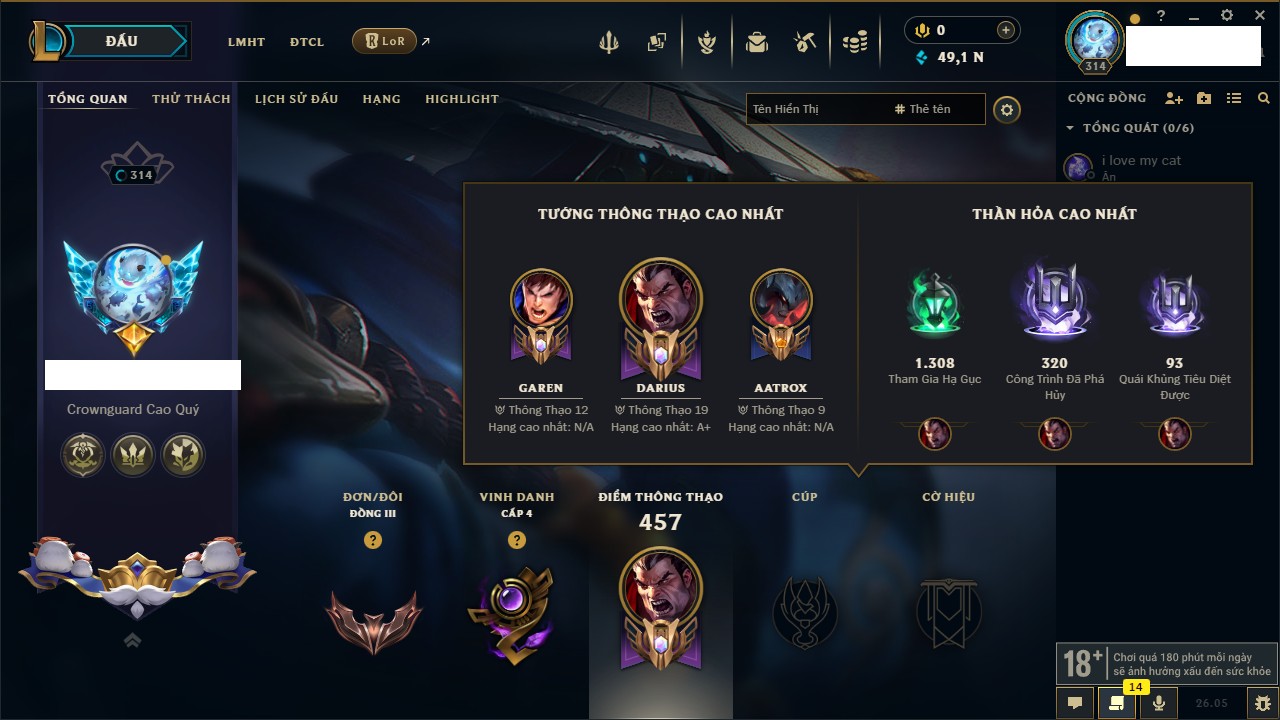
Task: Open the LỊCH SỬ ĐẤU tab
Action: click(x=296, y=99)
